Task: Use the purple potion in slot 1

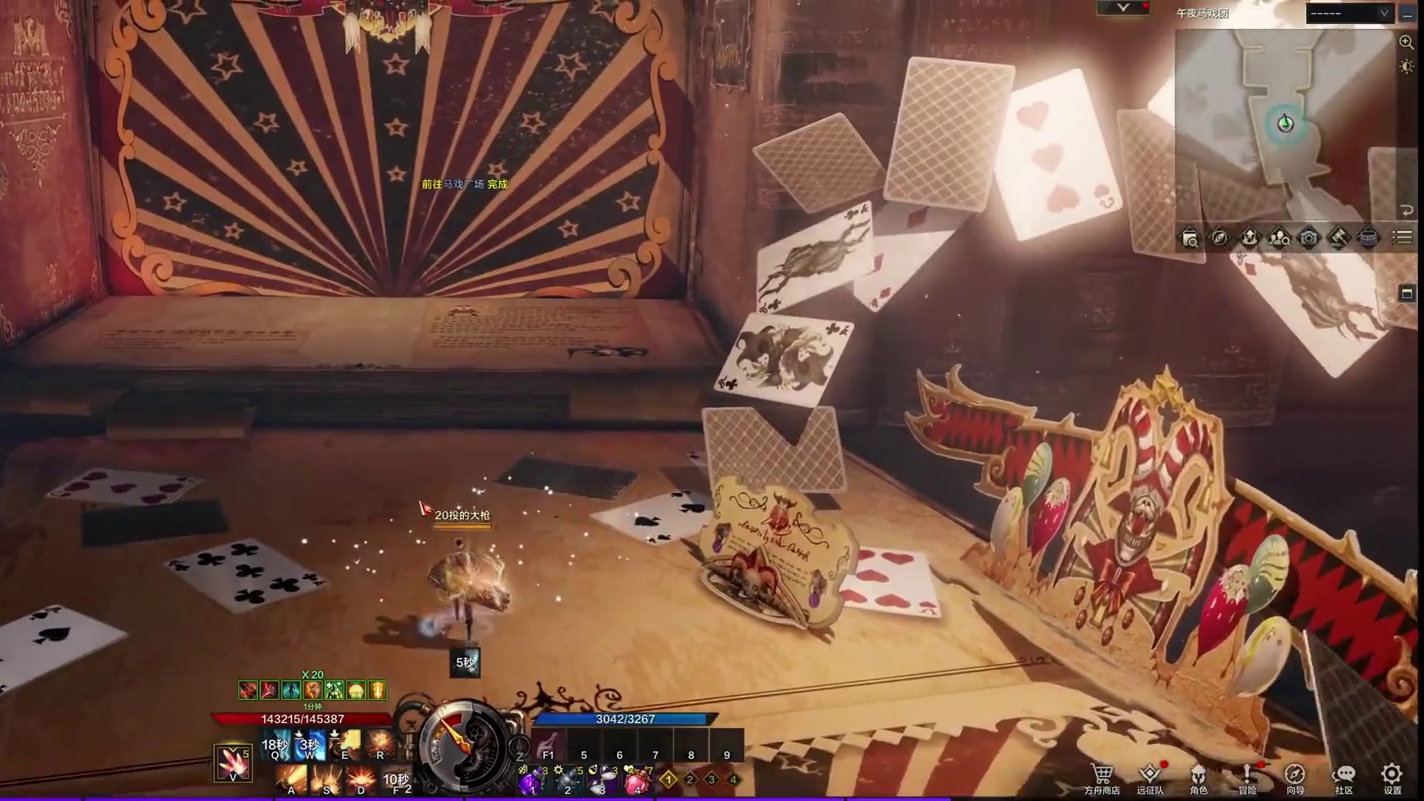Action: click(530, 779)
